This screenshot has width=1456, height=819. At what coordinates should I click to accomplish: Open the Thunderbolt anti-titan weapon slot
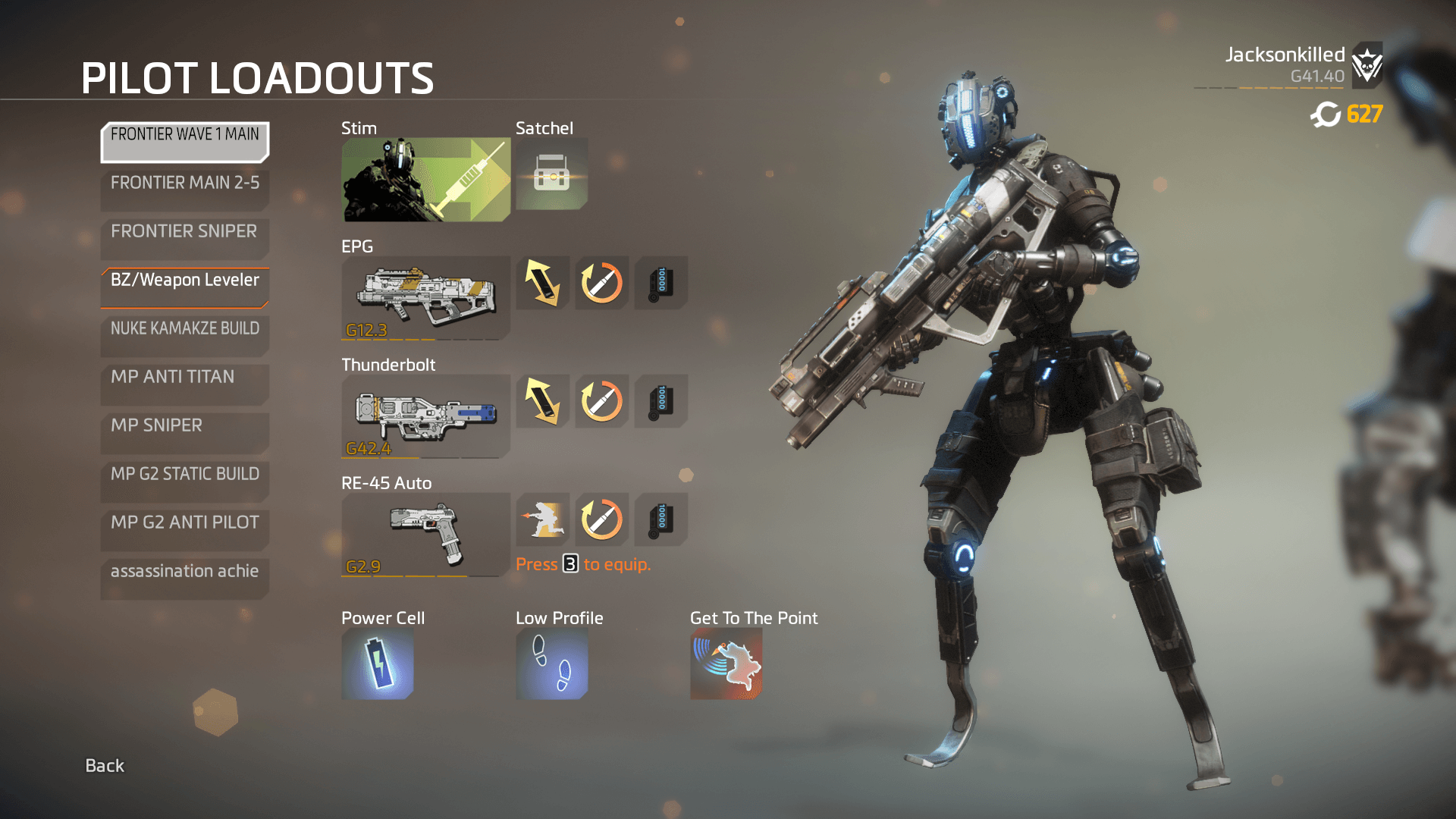pos(425,416)
